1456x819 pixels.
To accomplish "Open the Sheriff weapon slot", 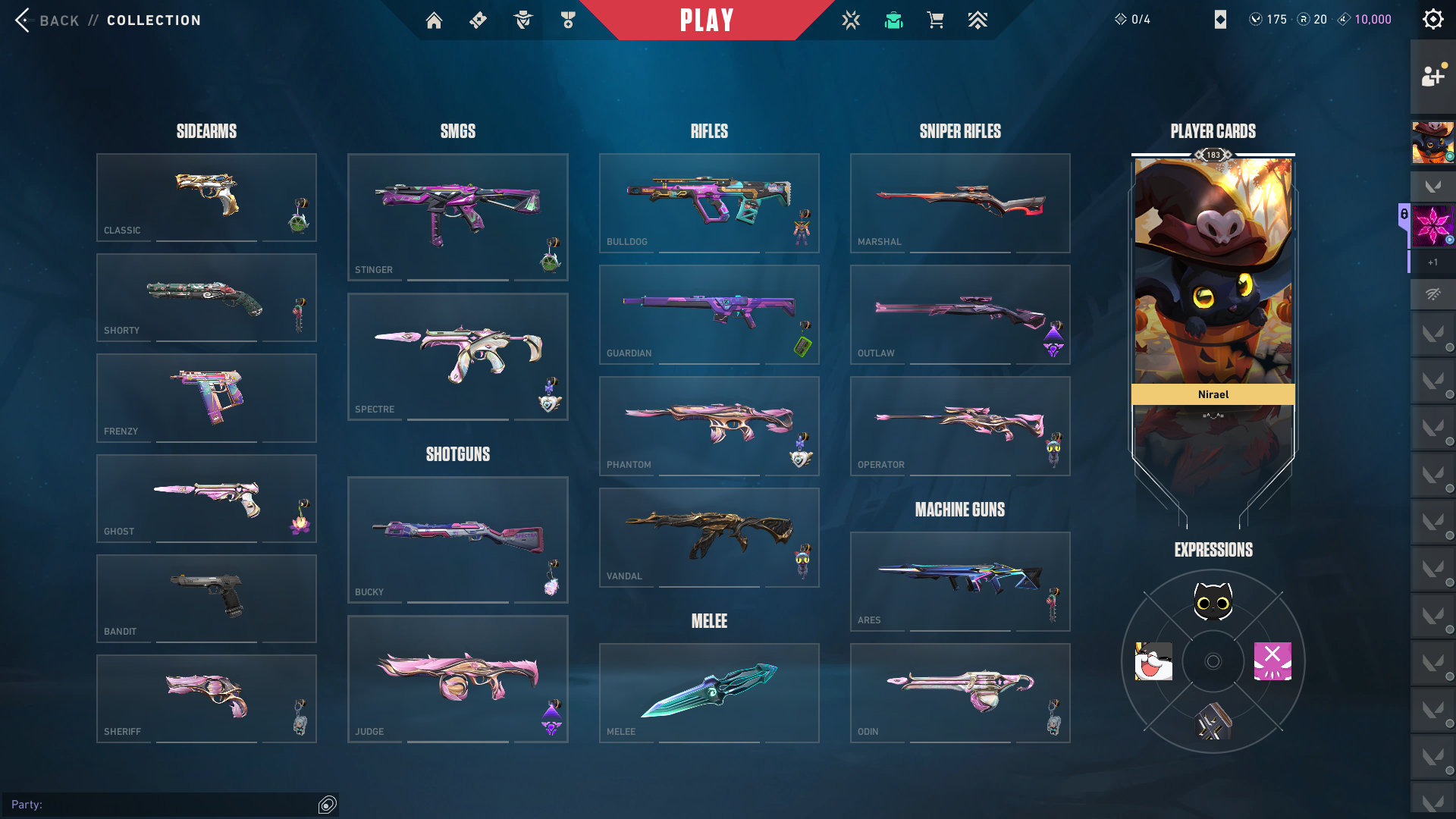I will 206,698.
